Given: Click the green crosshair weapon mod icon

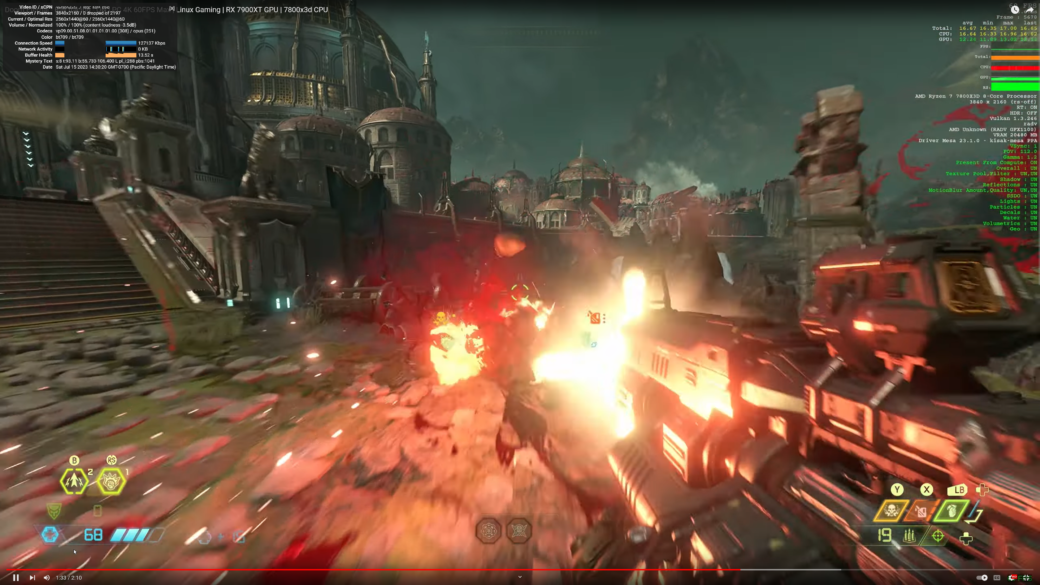Looking at the screenshot, I should pyautogui.click(x=937, y=536).
